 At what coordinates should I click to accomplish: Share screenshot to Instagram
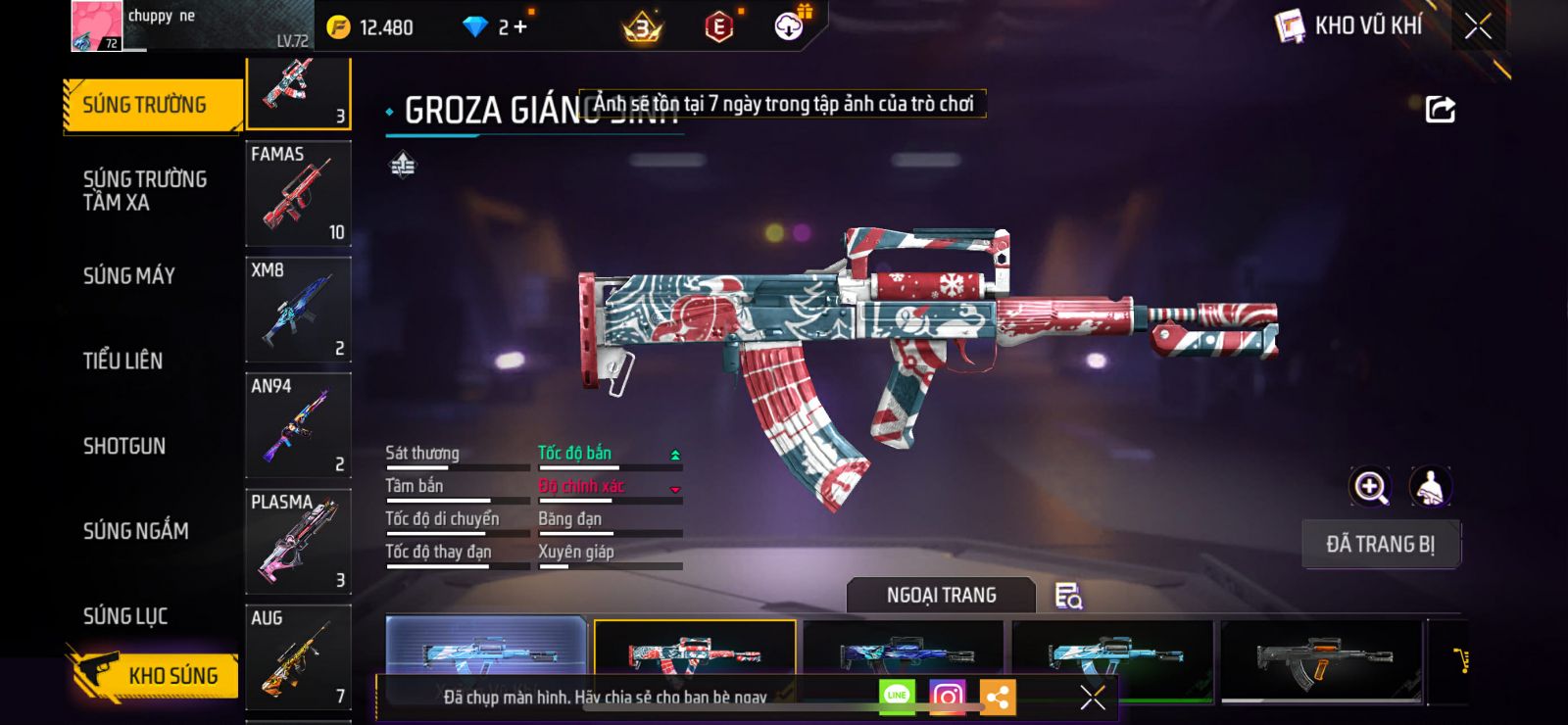947,697
